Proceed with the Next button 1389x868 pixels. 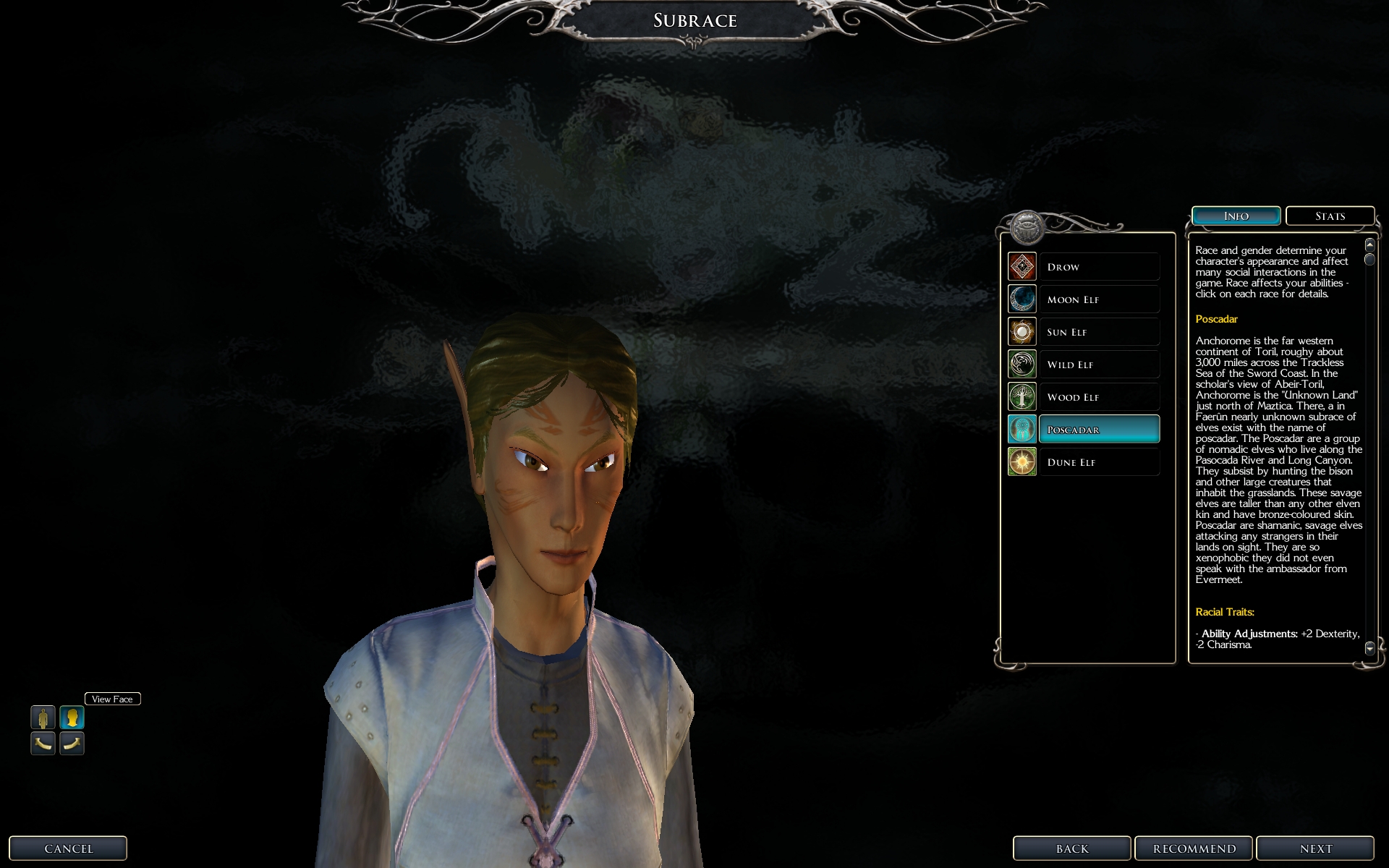click(1314, 848)
